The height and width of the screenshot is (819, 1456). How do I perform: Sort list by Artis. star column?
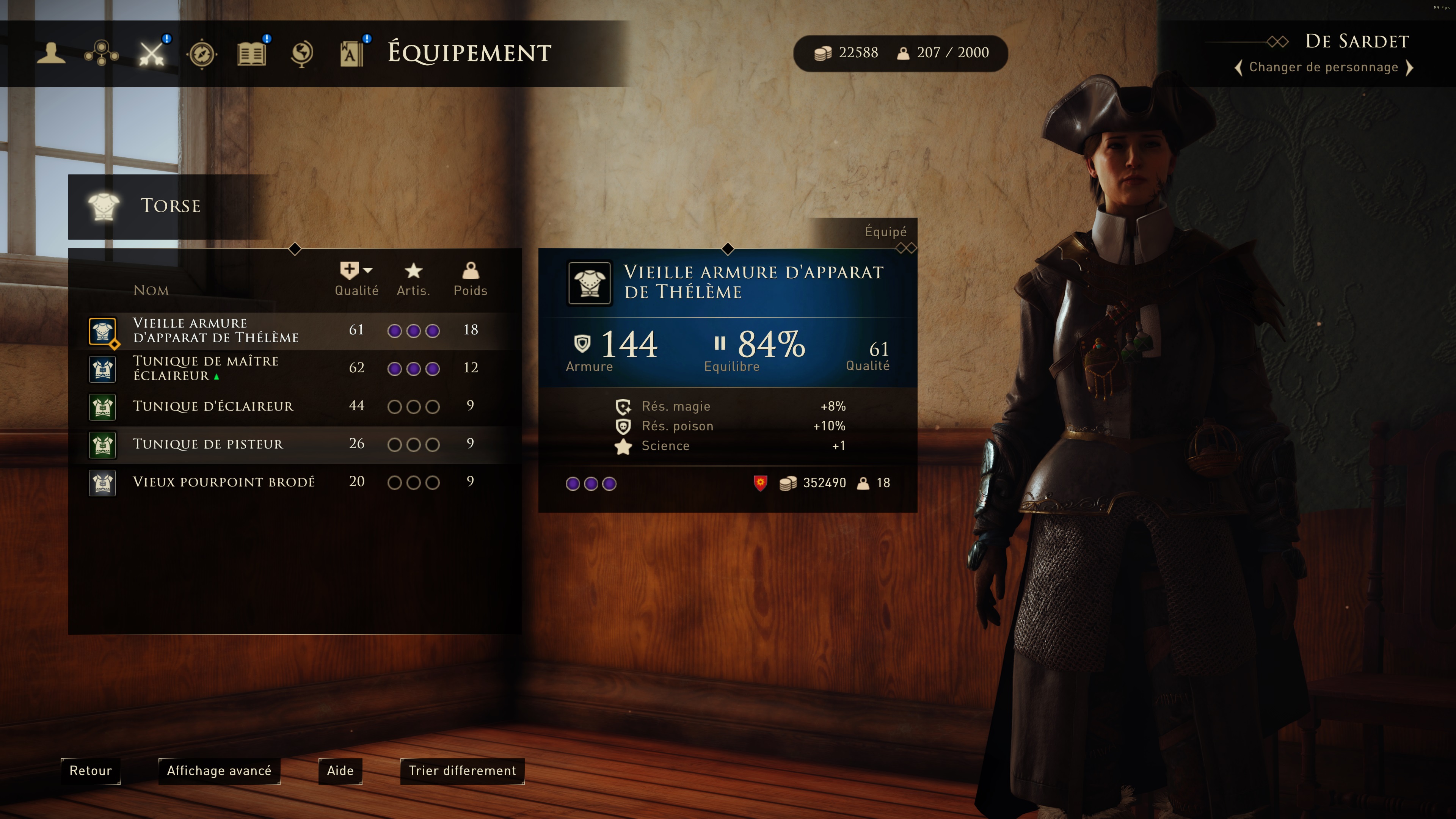click(x=413, y=279)
